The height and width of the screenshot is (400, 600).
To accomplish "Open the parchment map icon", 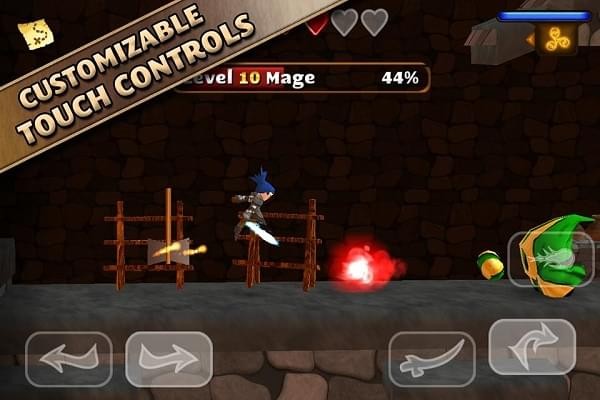I will click(36, 34).
